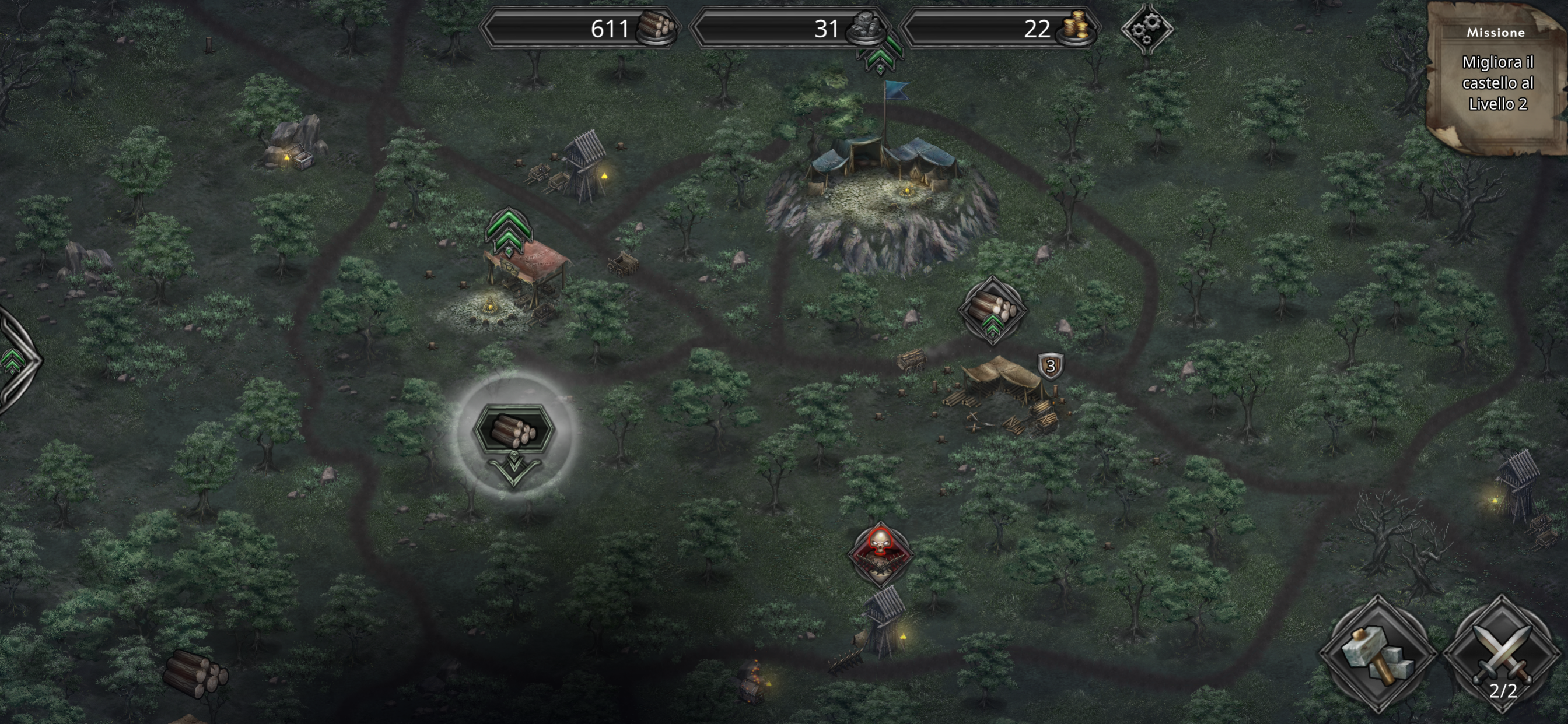
Task: Select the red skull enemy marker
Action: coord(880,552)
